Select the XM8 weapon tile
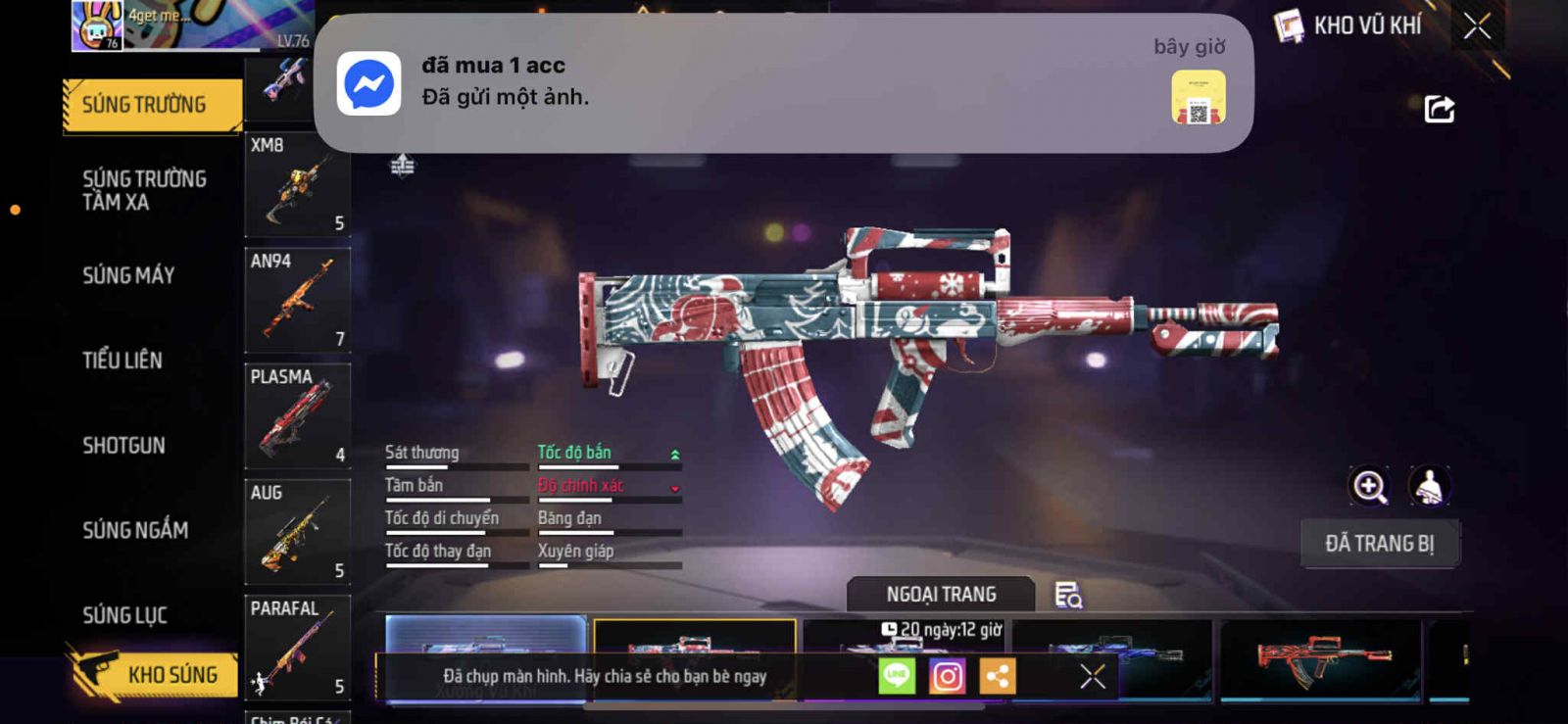Viewport: 1568px width, 724px height. (297, 184)
